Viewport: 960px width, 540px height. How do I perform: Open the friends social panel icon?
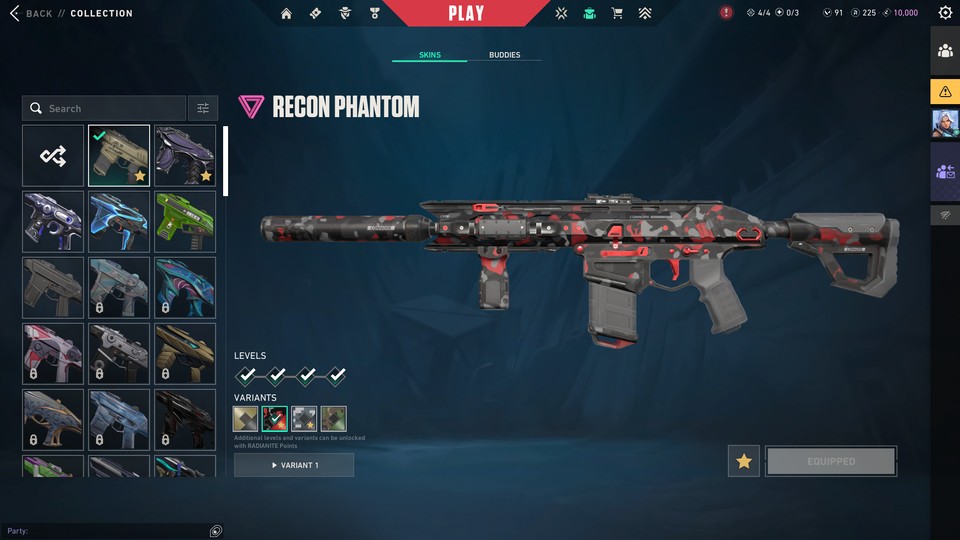click(x=945, y=51)
